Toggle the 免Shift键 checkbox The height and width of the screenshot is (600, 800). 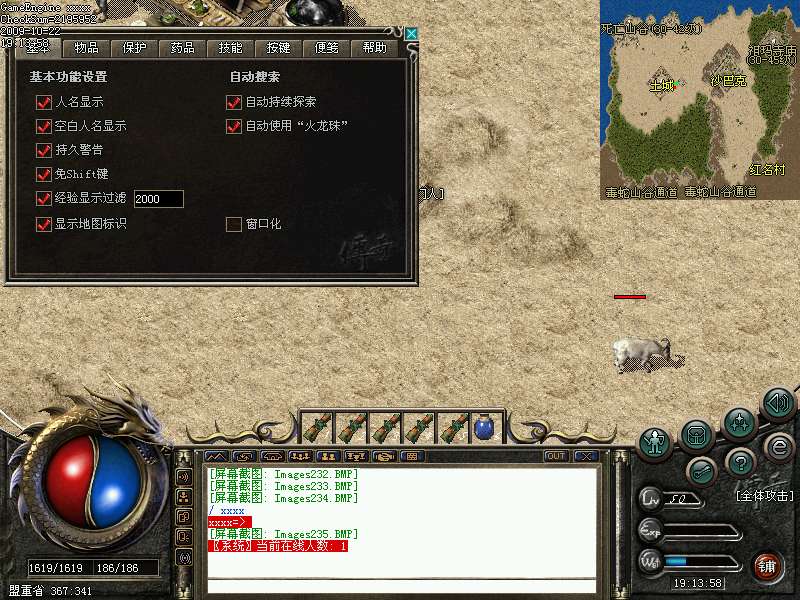[x=43, y=174]
